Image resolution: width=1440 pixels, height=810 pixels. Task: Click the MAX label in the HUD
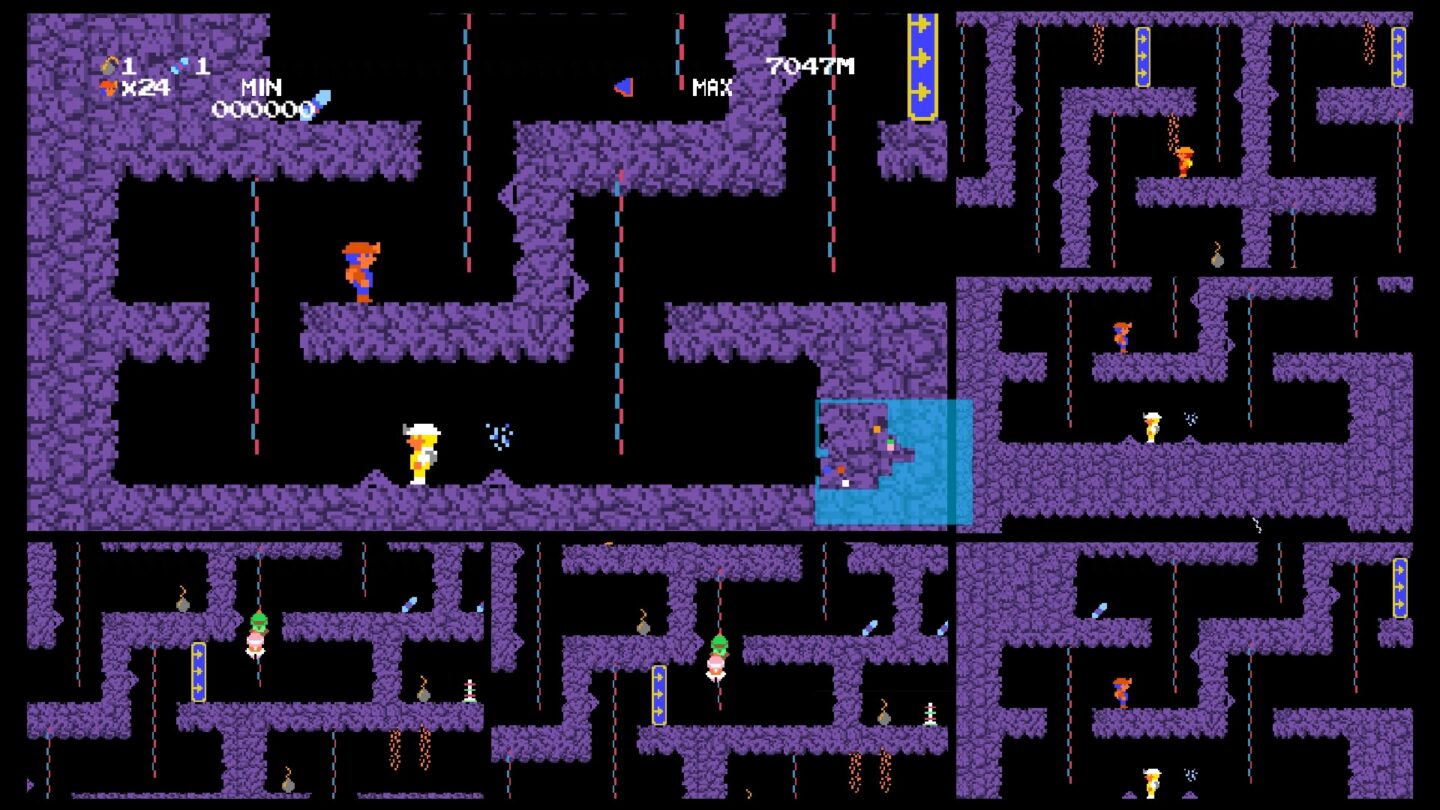(710, 88)
